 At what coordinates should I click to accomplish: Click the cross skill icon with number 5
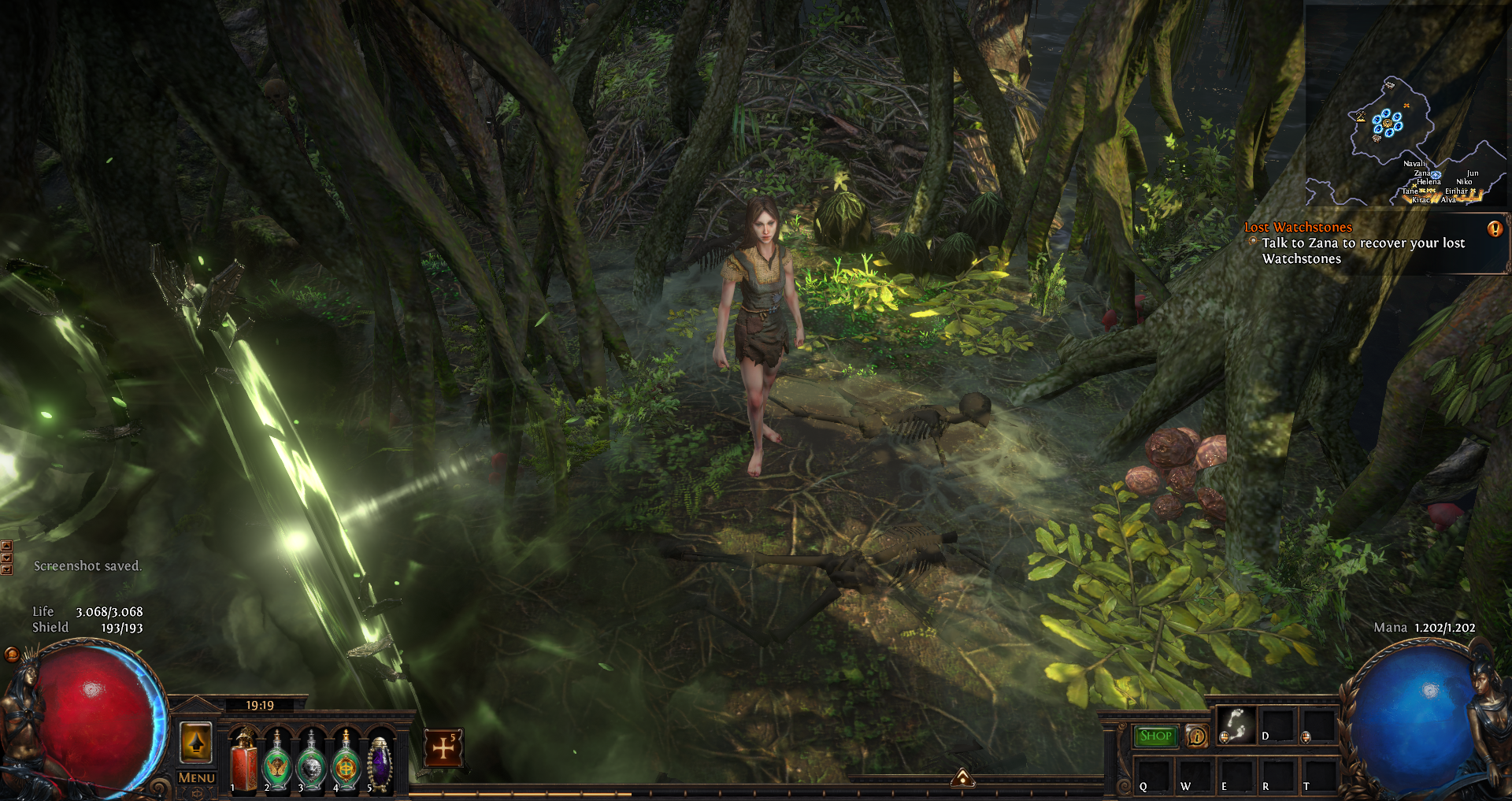443,747
